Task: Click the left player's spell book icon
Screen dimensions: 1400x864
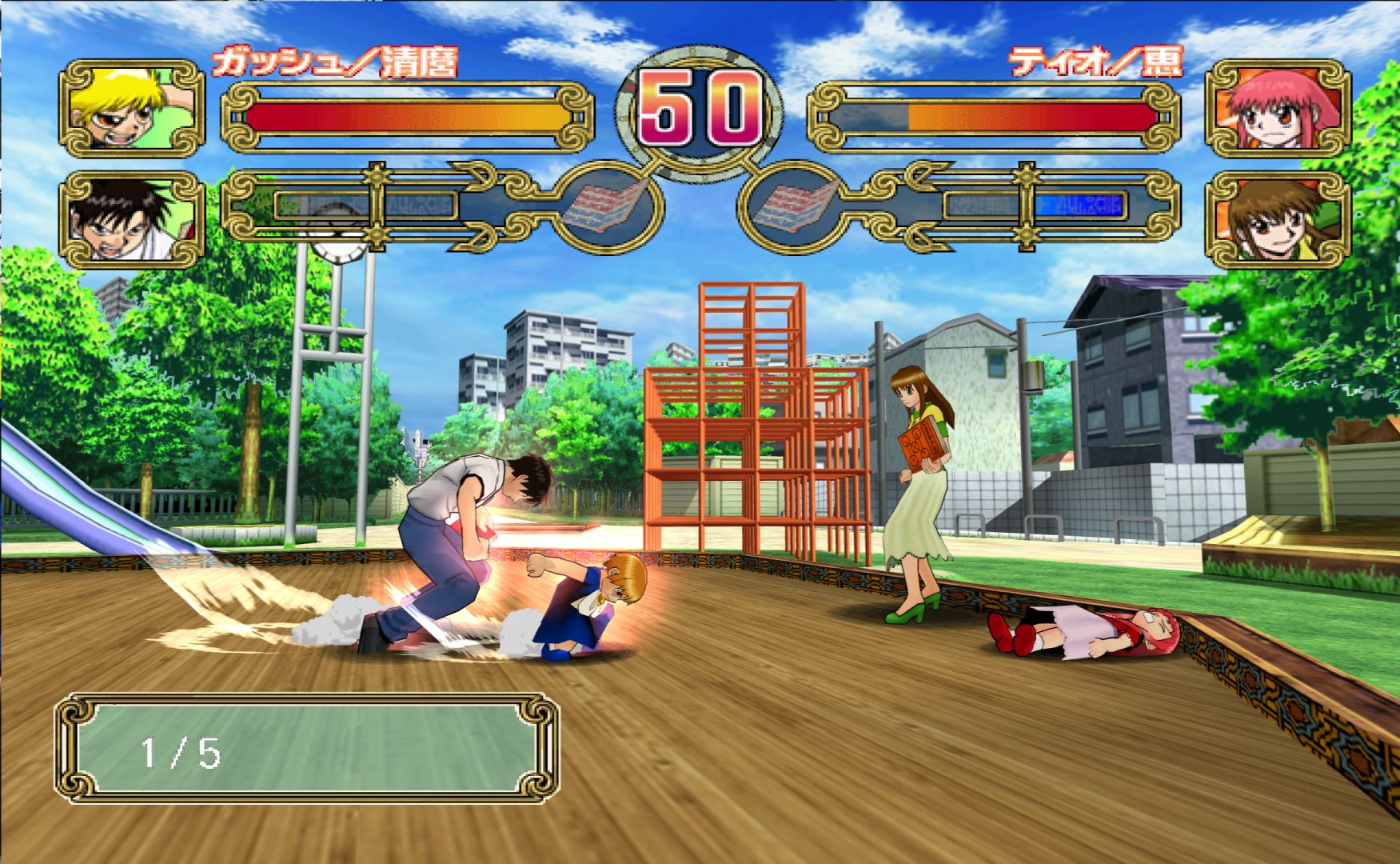Action: point(606,206)
